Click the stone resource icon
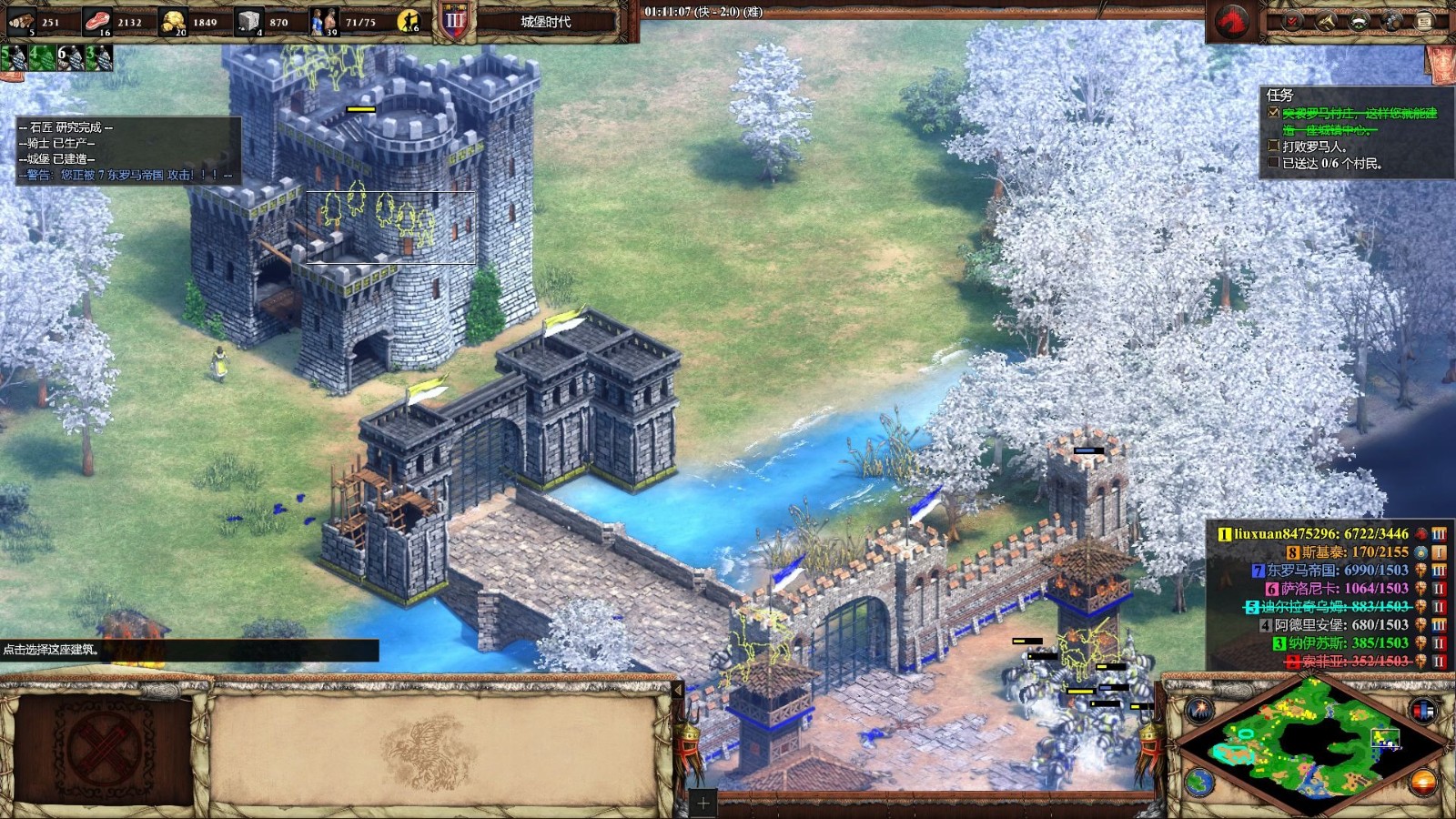 248,21
